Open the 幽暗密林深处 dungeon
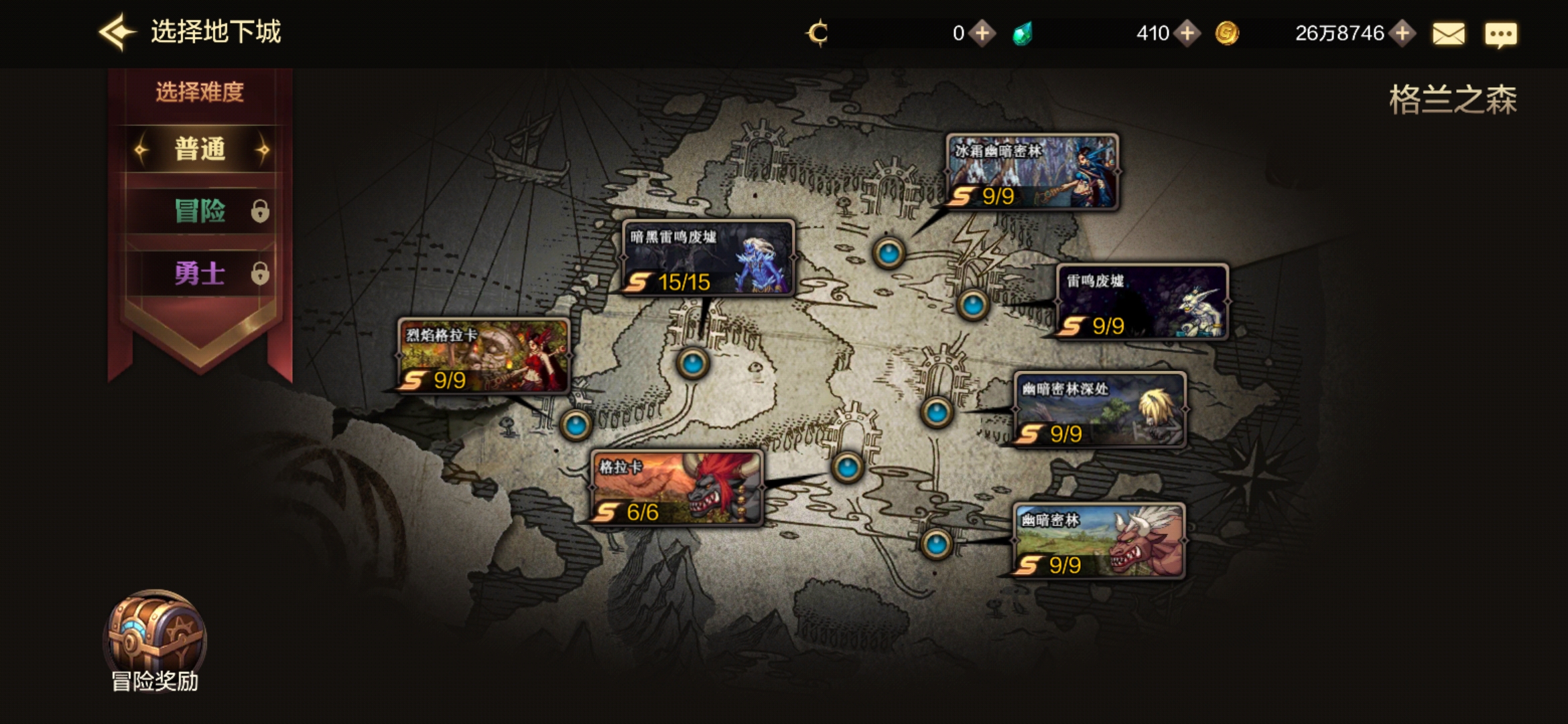 click(x=1100, y=410)
